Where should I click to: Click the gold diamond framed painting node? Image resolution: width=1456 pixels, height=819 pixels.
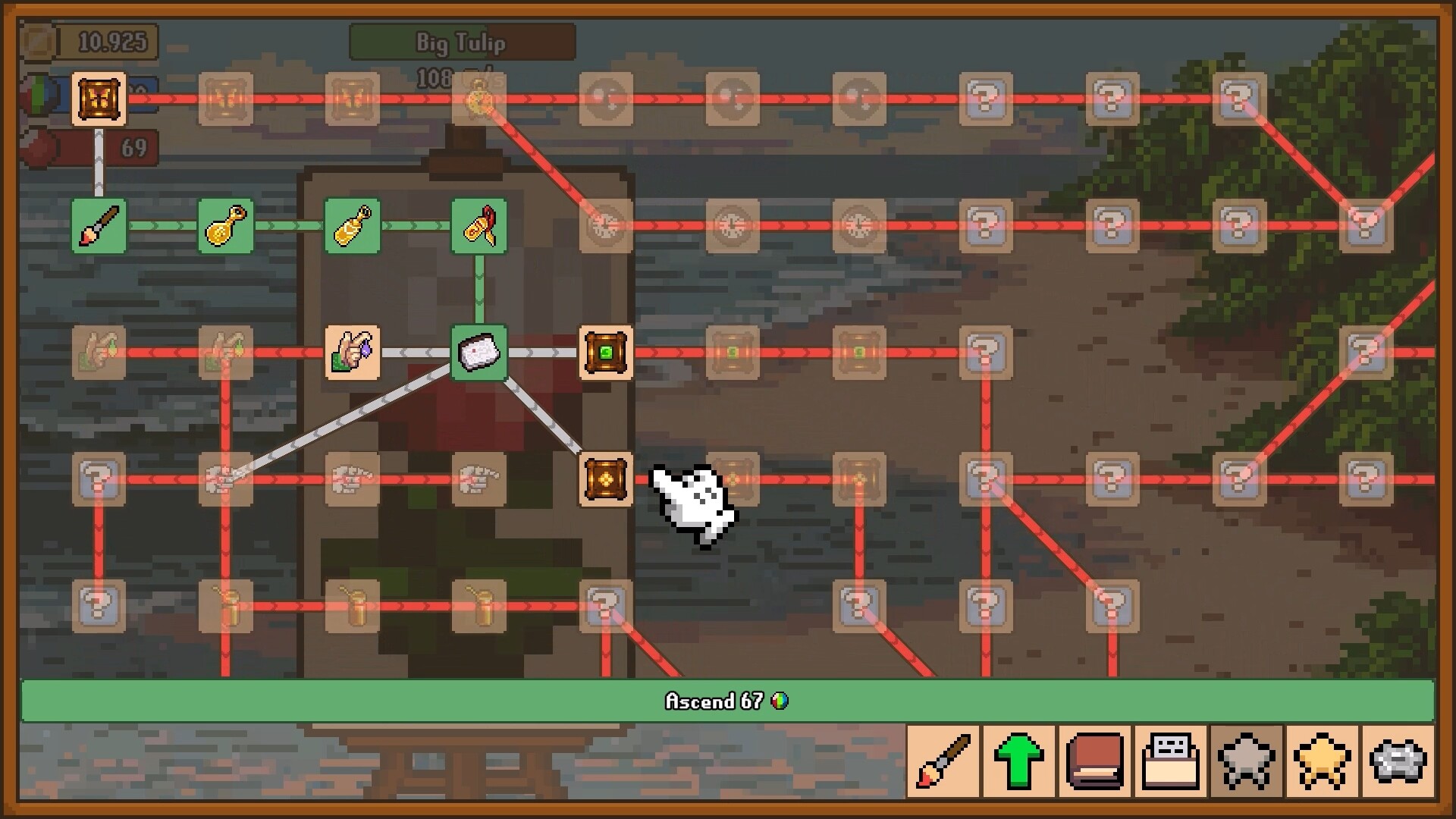604,480
